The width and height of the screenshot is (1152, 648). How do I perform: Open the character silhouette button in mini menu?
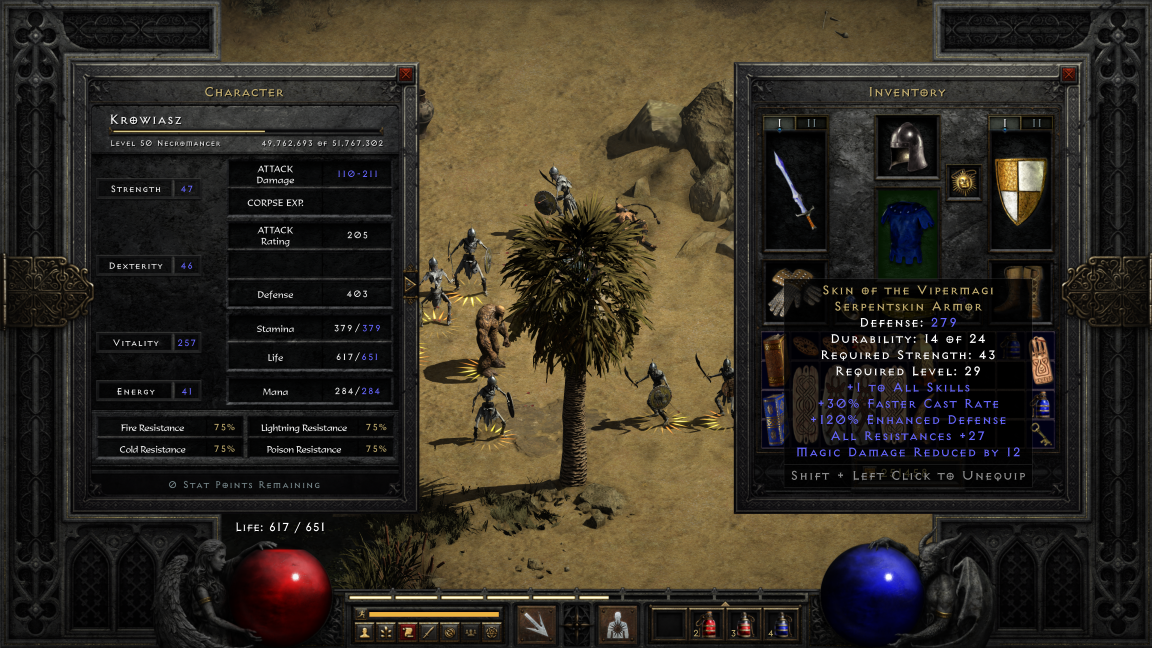[x=364, y=632]
